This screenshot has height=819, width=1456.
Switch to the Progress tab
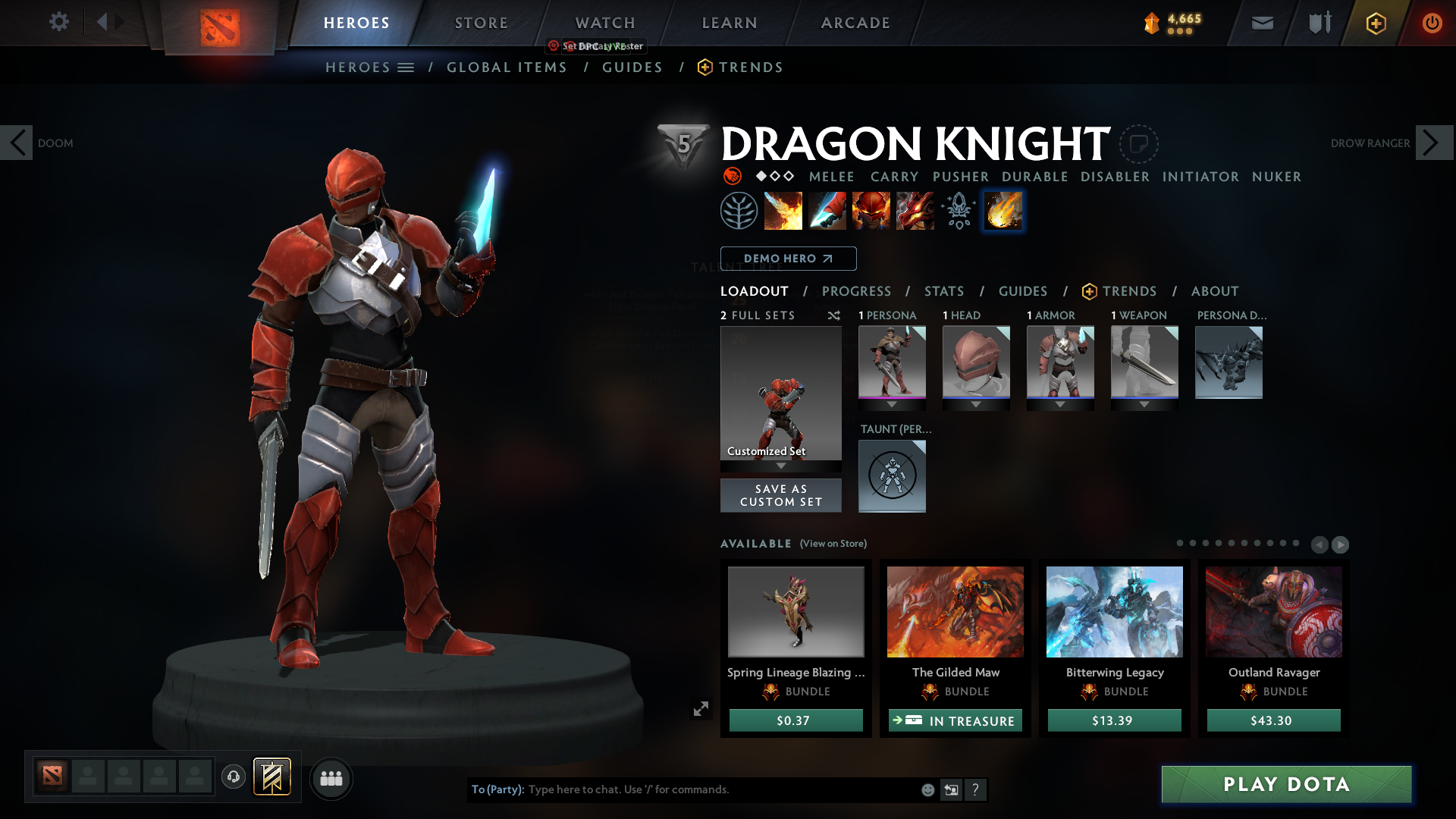(857, 290)
